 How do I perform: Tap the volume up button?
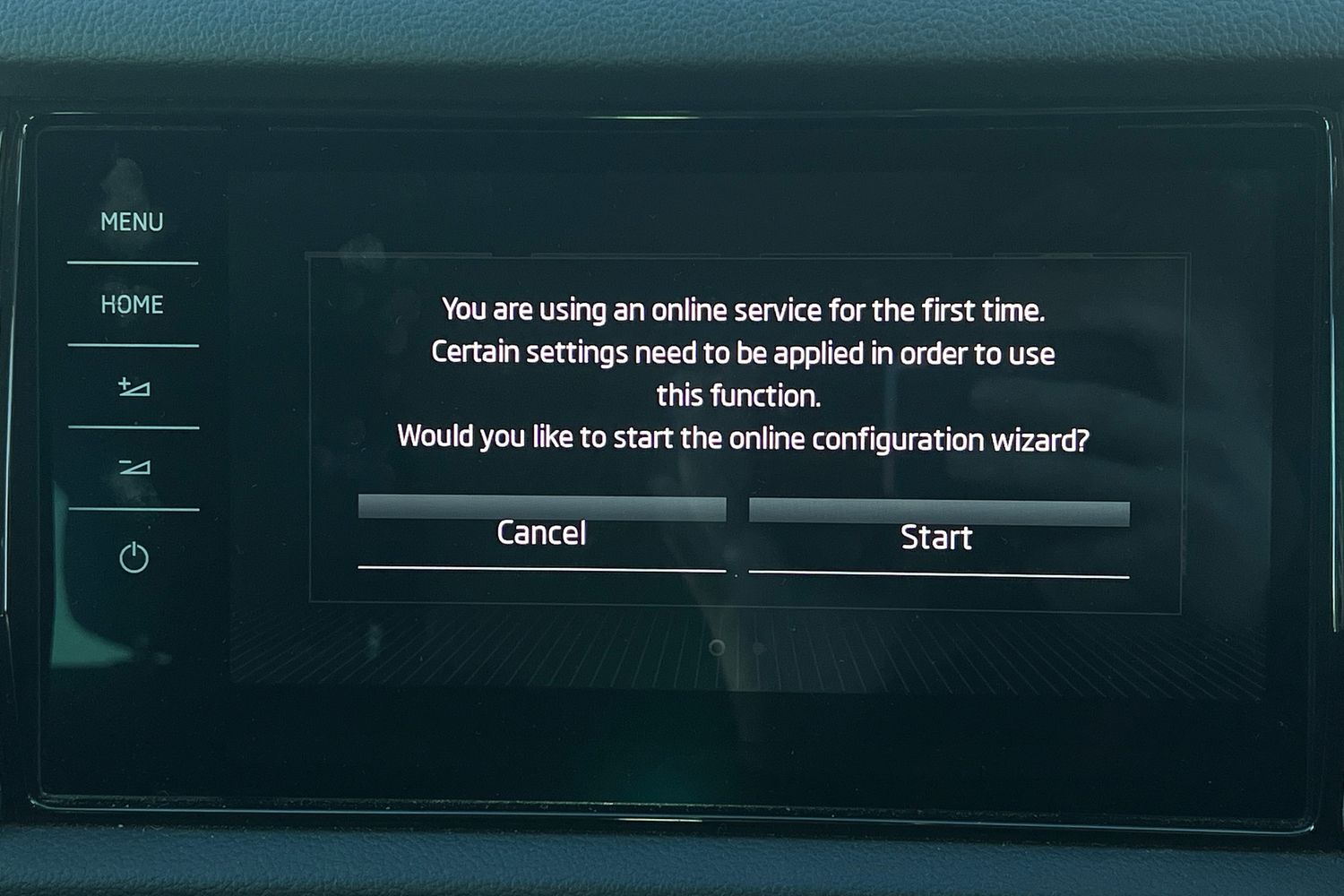(x=134, y=387)
